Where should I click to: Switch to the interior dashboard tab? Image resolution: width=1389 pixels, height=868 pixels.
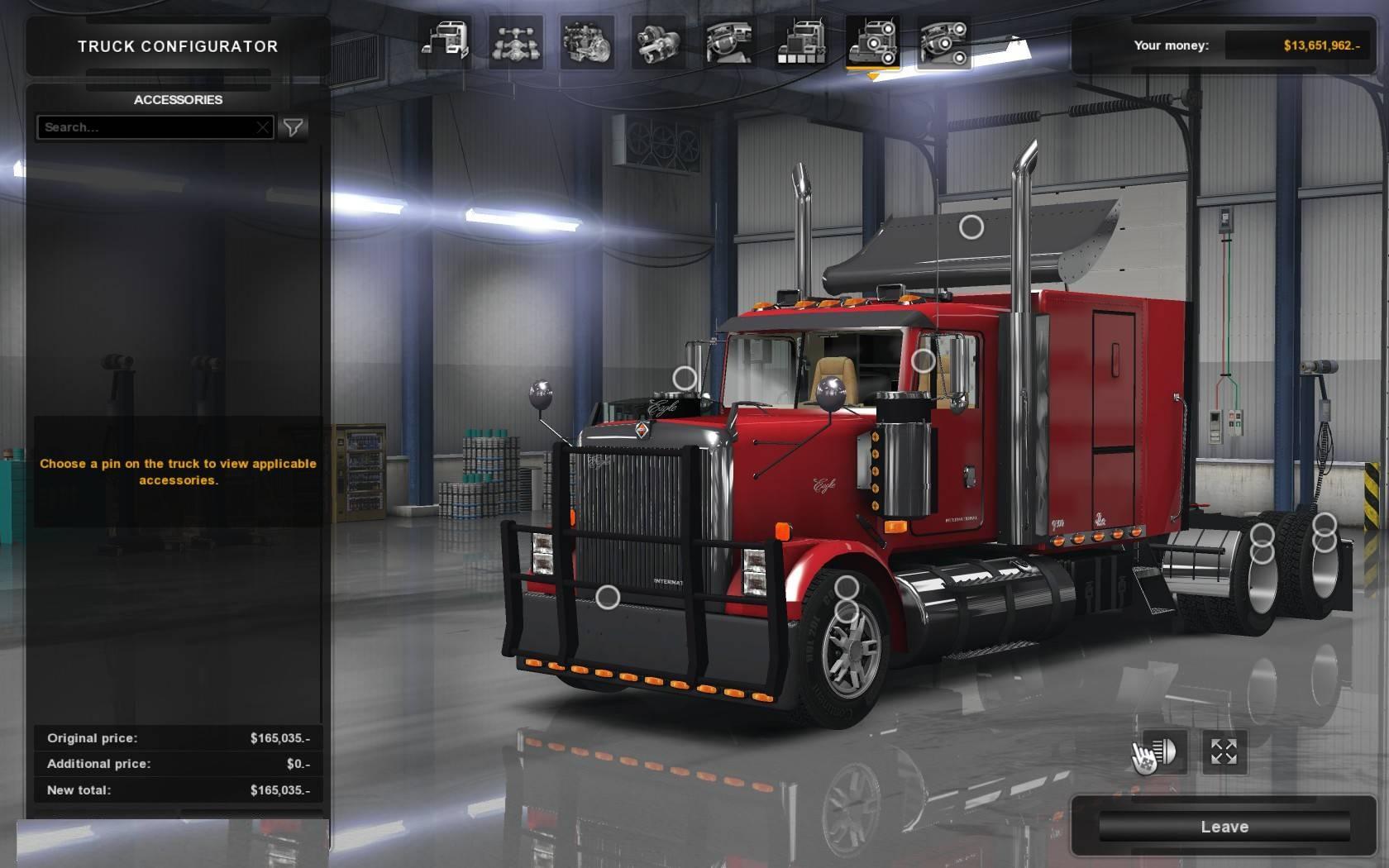tap(729, 42)
